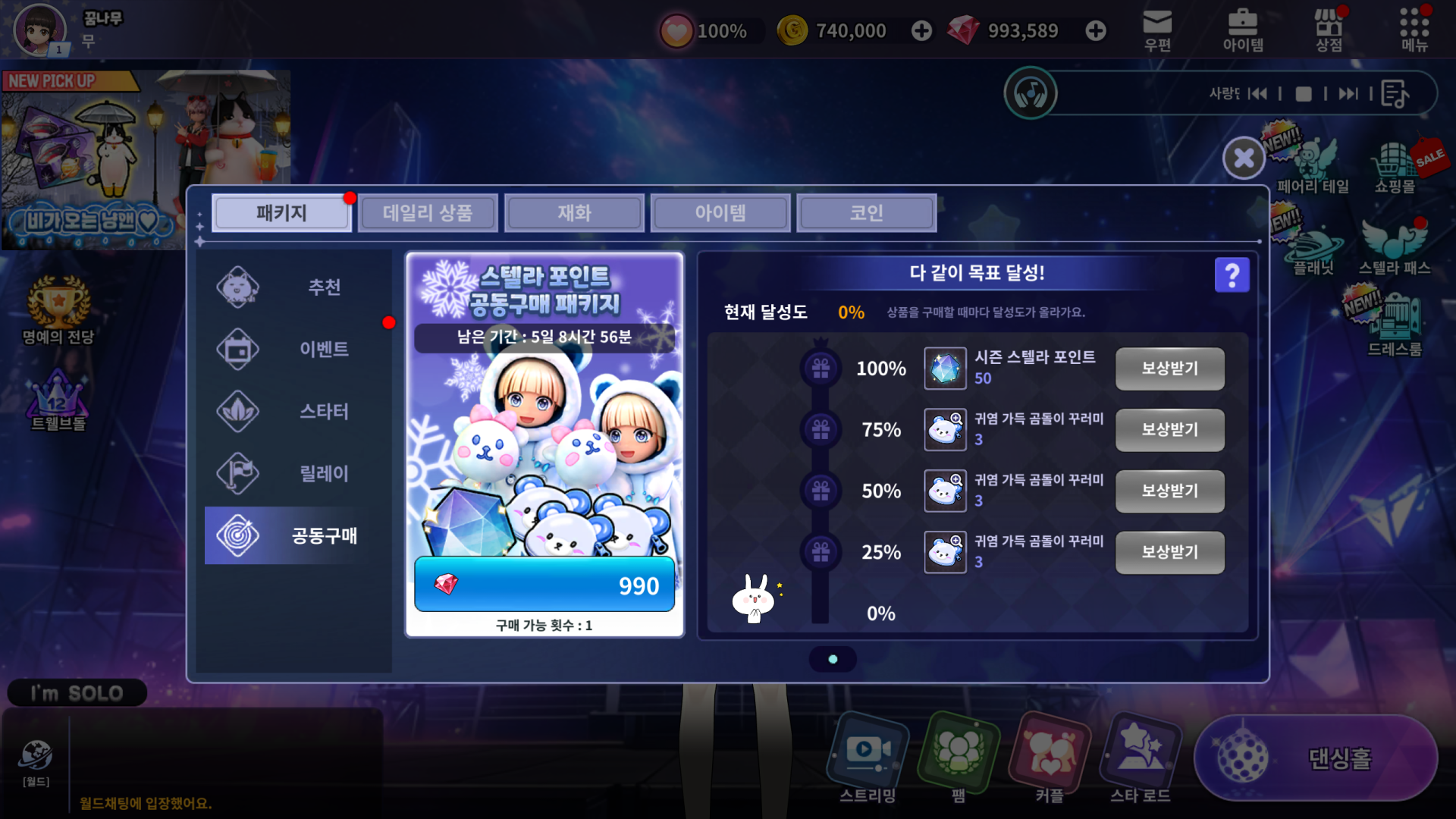Close the shop popup window

pyautogui.click(x=1244, y=158)
